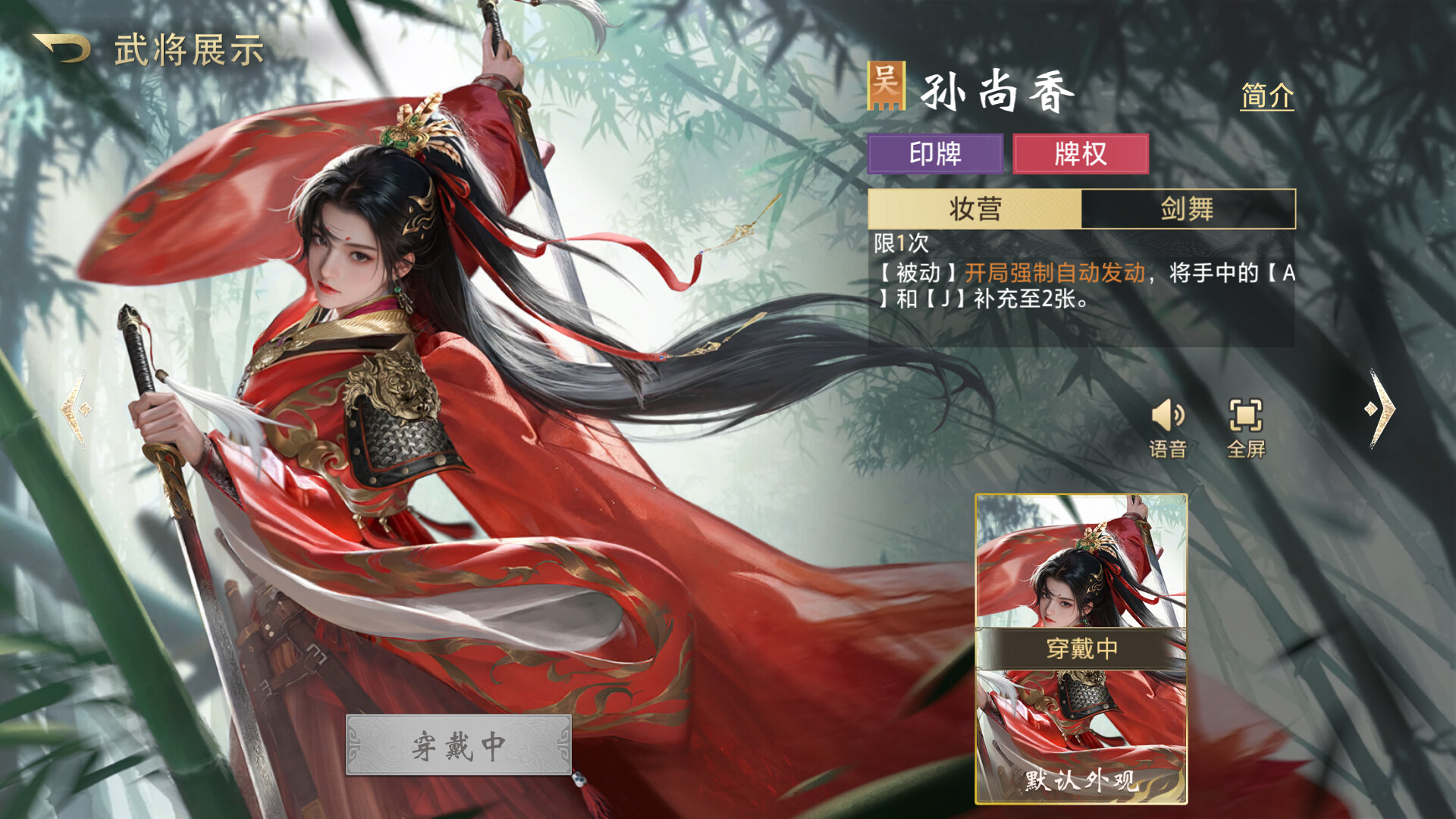
Task: Click the purple 印牌 tag
Action: [x=937, y=153]
